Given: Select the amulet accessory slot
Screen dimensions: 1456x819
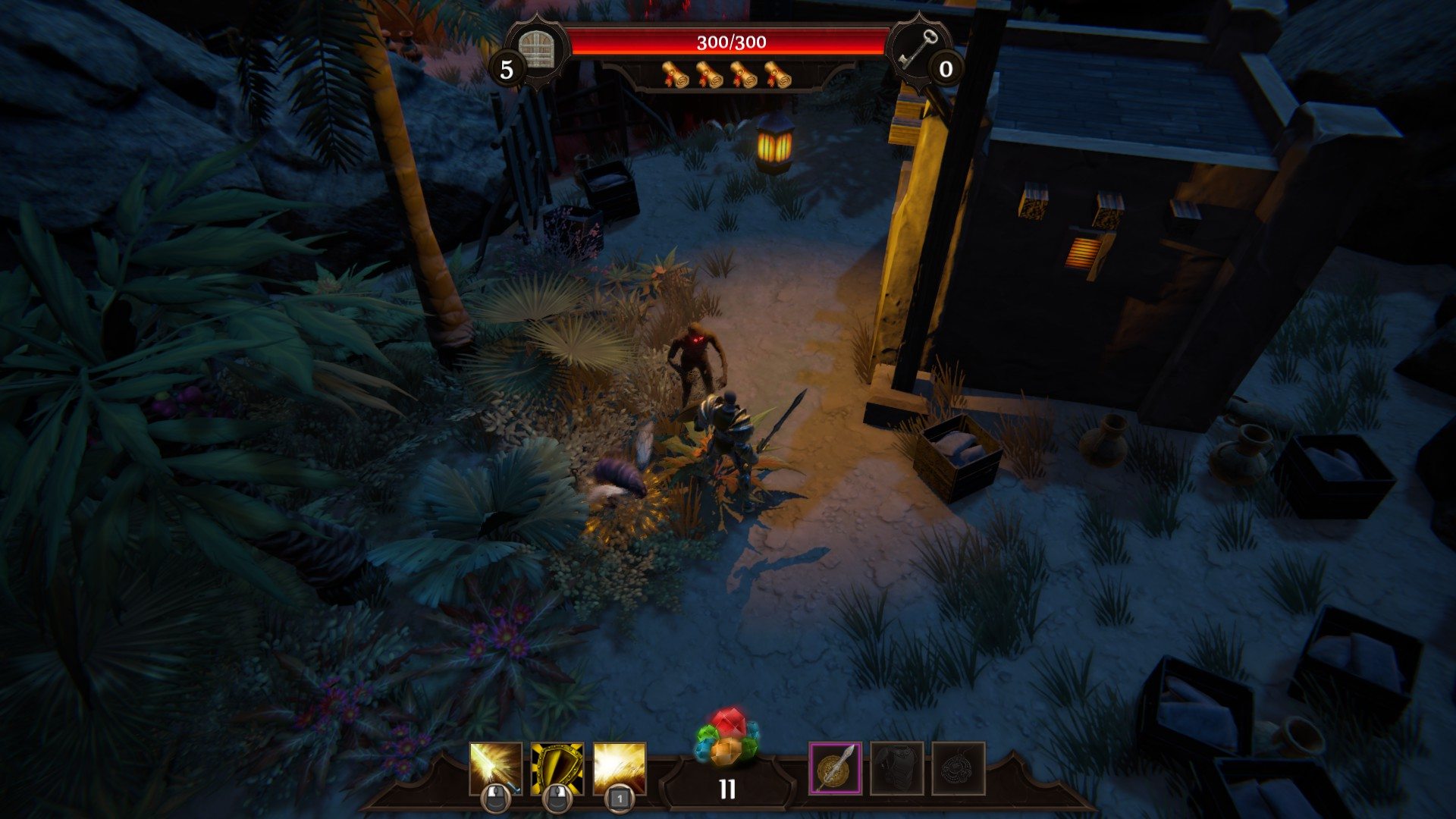Looking at the screenshot, I should (959, 768).
